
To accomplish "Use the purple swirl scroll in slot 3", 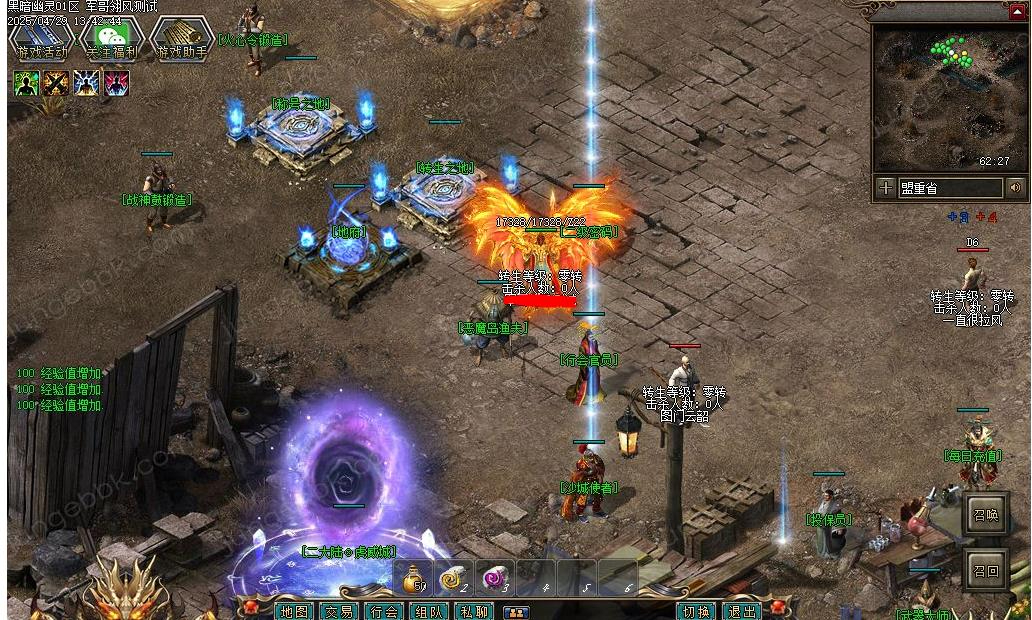I will [494, 578].
